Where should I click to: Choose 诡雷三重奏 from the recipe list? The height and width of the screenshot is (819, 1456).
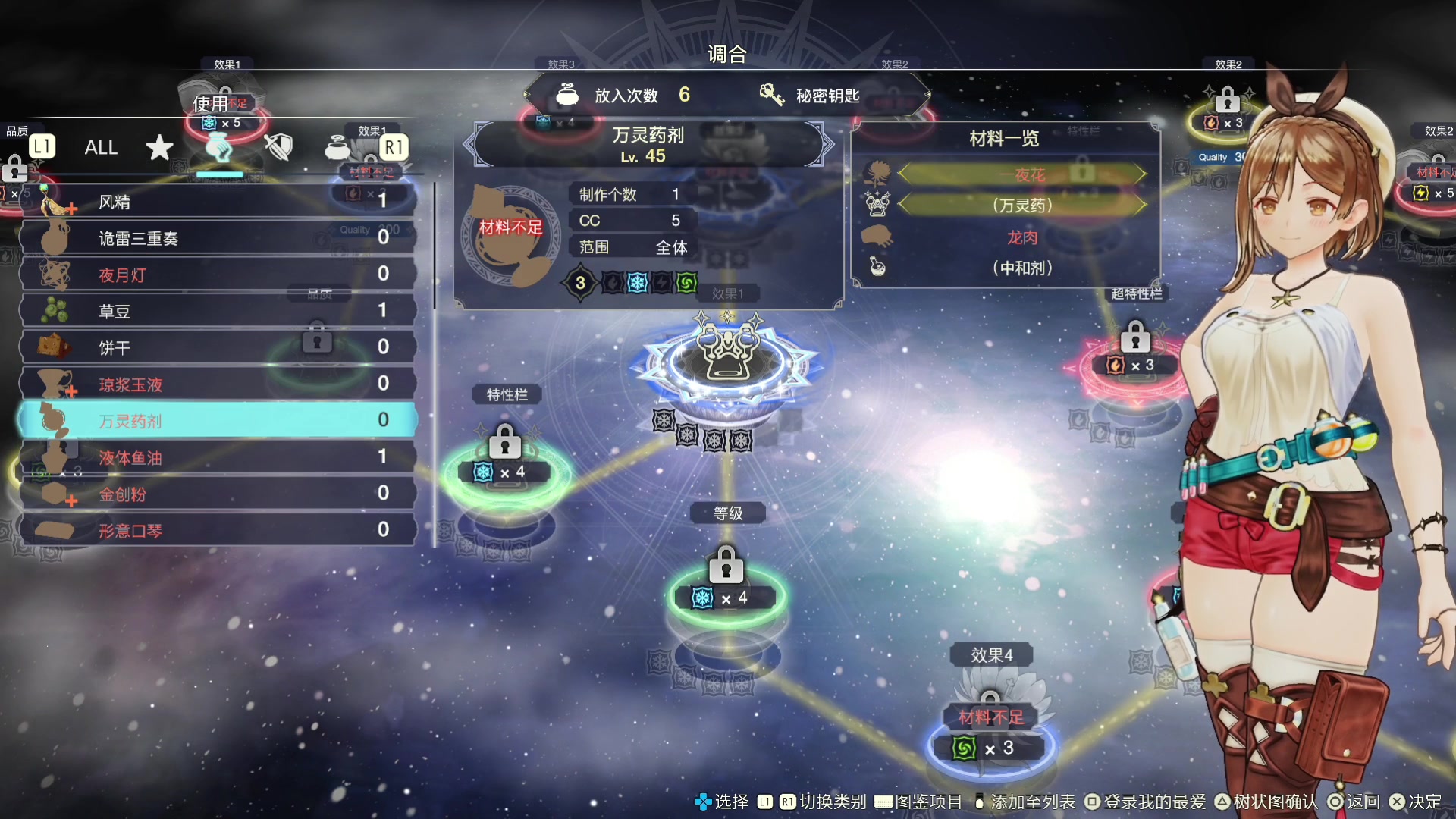click(x=218, y=238)
